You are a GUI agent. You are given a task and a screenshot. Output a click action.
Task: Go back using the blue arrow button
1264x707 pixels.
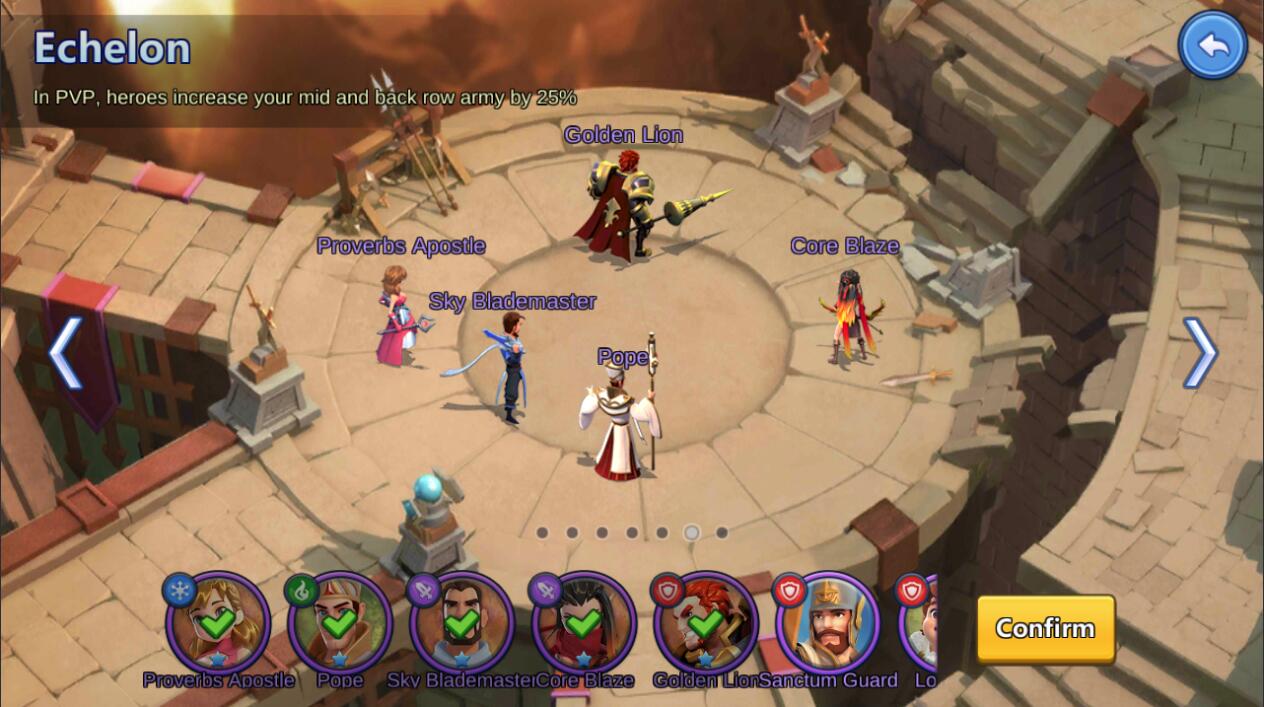(1212, 45)
